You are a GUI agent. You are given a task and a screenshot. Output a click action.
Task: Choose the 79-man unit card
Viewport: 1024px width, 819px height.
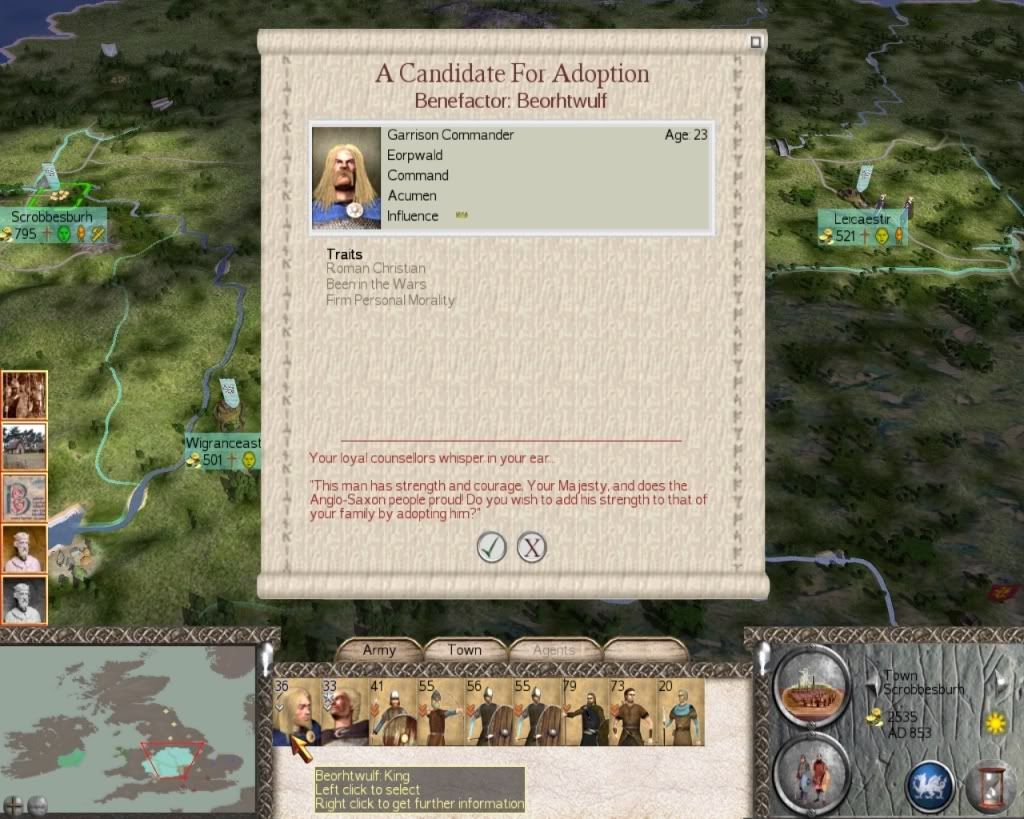pyautogui.click(x=584, y=713)
